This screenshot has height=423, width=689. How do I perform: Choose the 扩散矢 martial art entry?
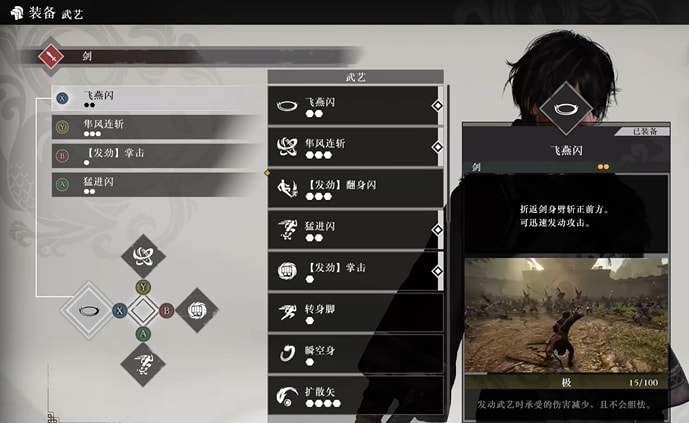click(356, 394)
